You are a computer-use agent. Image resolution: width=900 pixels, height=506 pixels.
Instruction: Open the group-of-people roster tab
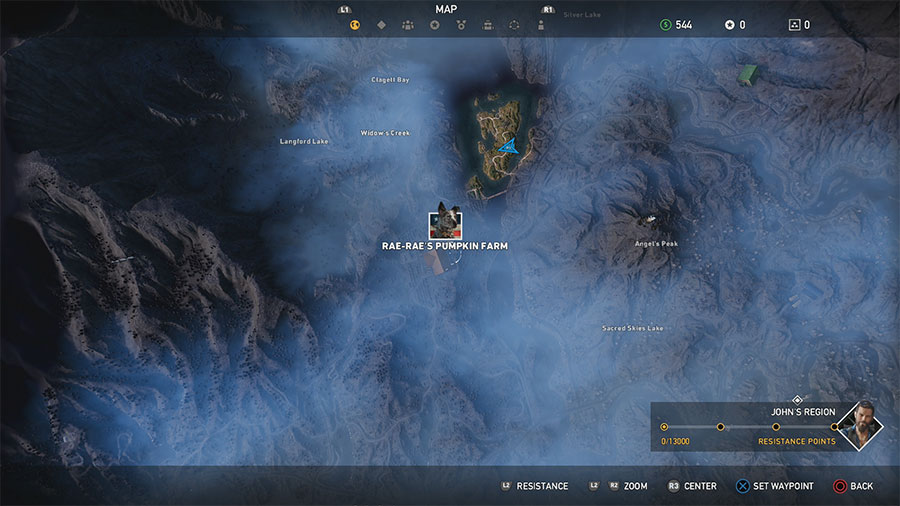(x=408, y=26)
